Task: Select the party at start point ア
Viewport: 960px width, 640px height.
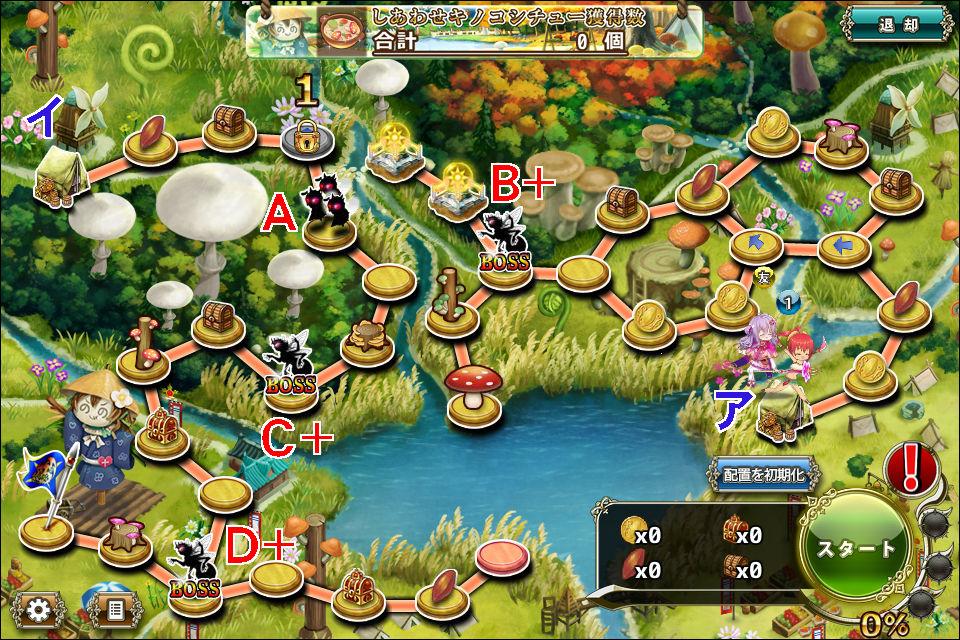Action: coord(780,375)
